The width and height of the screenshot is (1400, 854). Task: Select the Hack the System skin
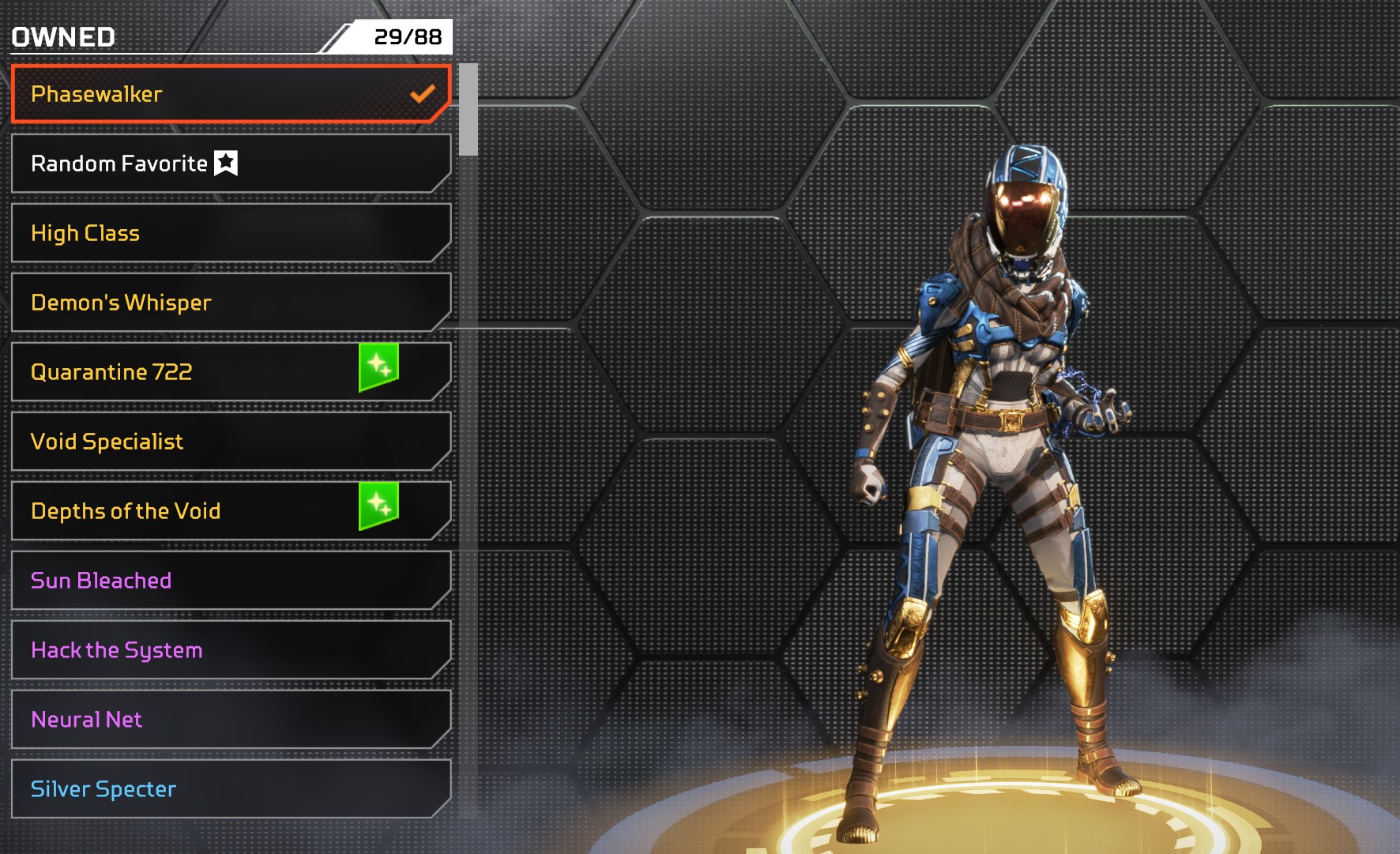pyautogui.click(x=229, y=650)
